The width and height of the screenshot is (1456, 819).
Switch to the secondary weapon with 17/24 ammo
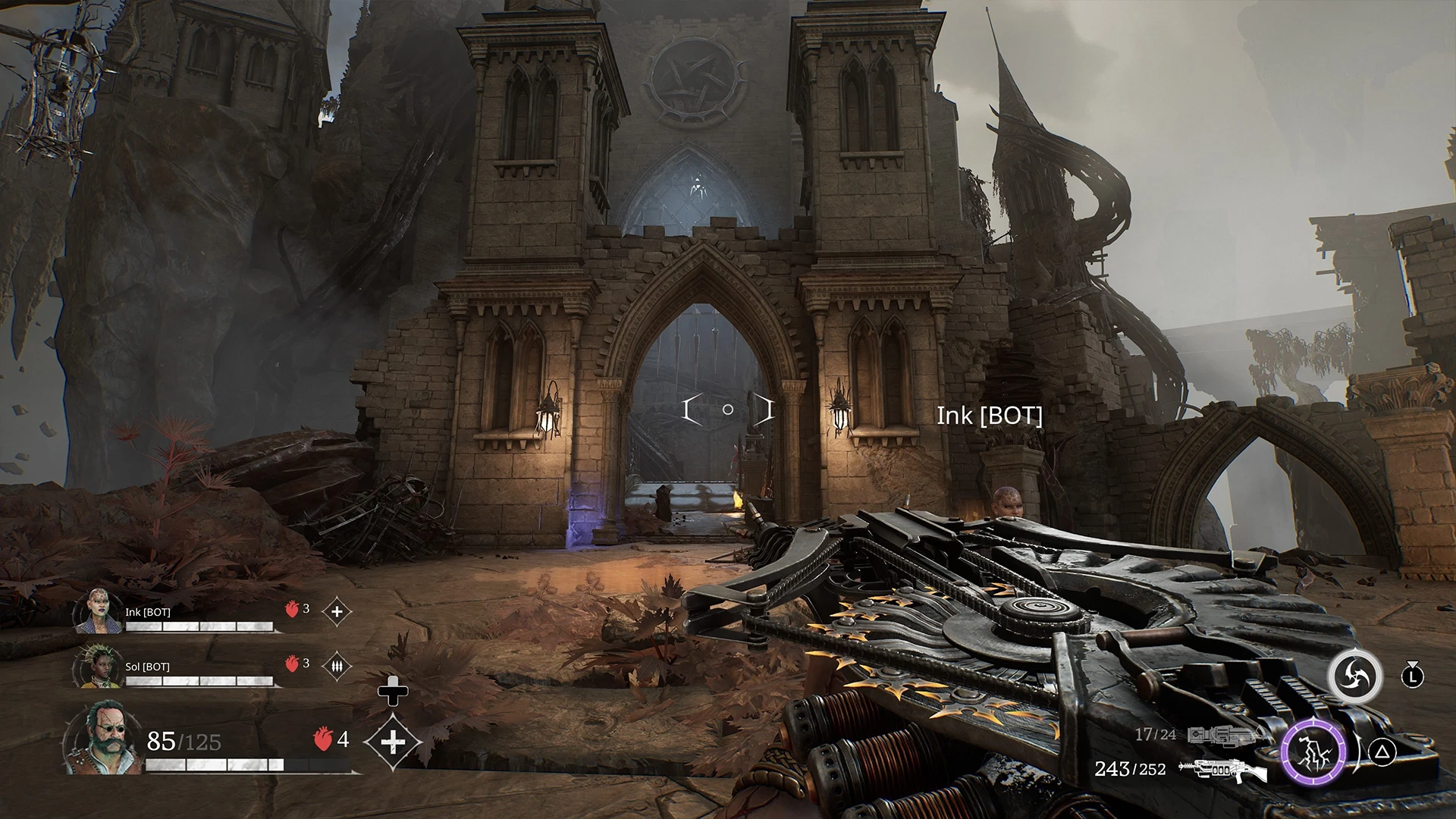click(1222, 735)
